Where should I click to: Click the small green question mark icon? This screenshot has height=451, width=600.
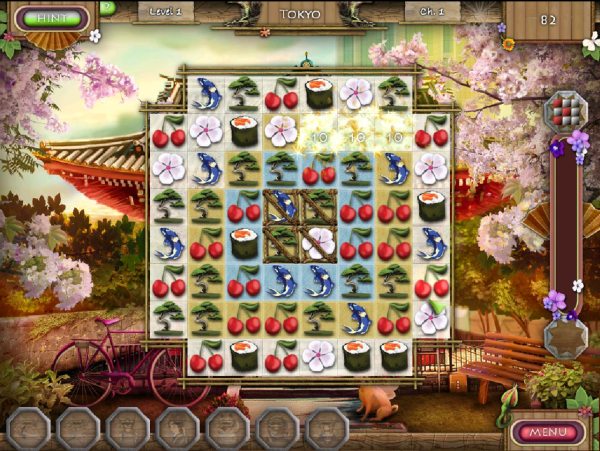107,8
